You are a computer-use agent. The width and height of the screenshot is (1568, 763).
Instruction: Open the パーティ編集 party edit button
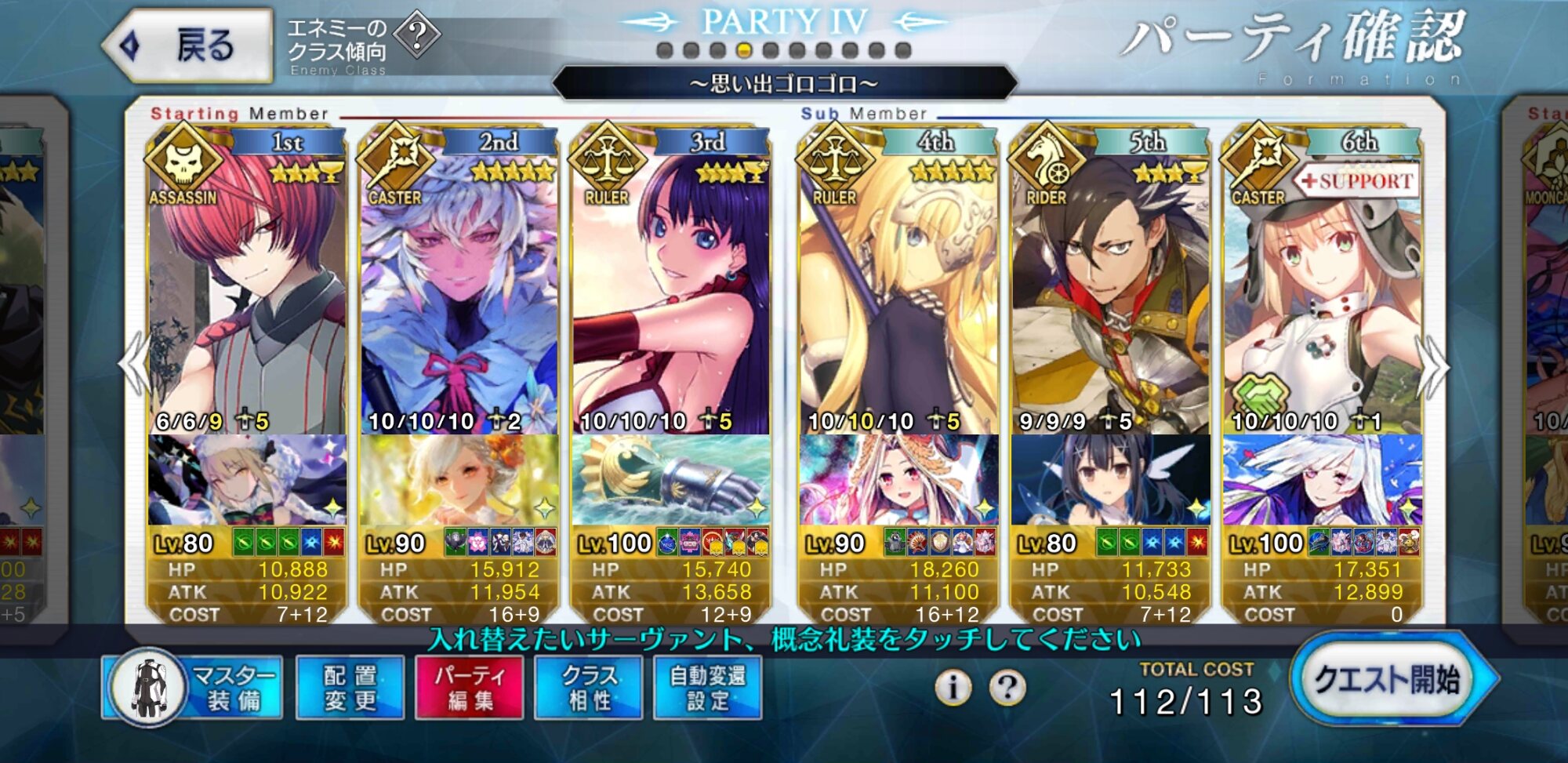[470, 688]
